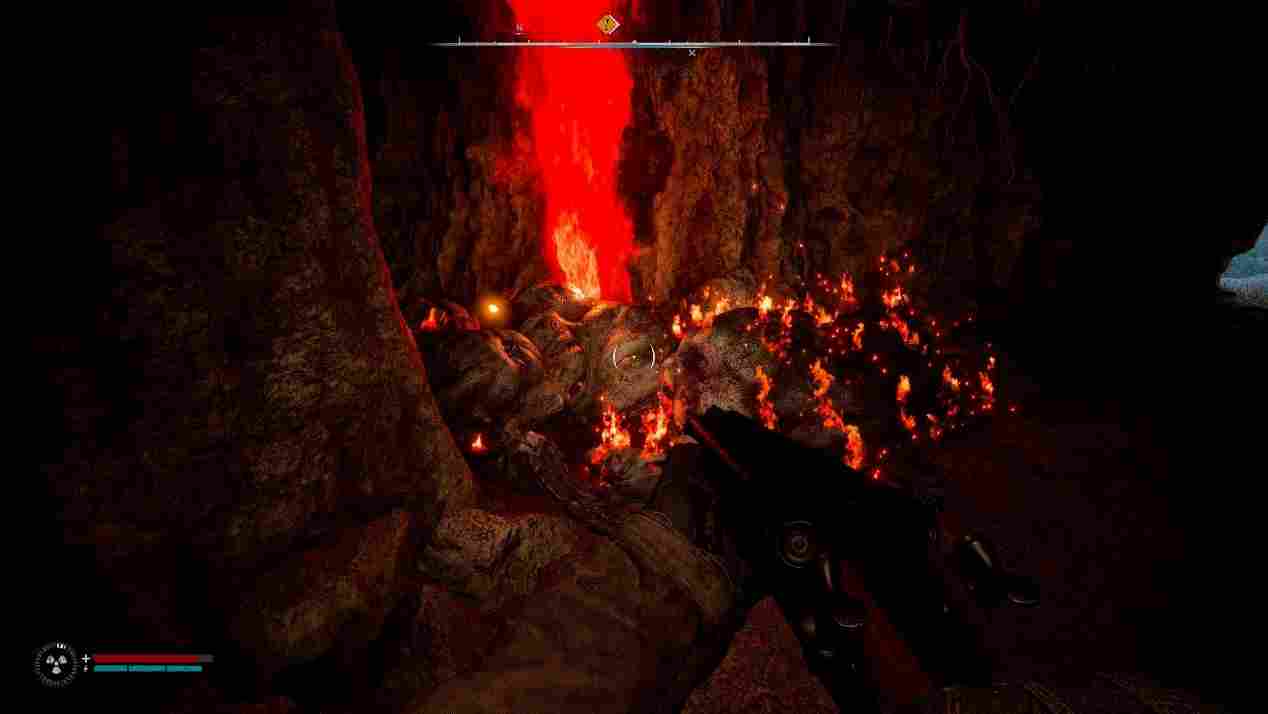Click the radiation gauge icon
Viewport: 1268px width, 714px height.
point(55,664)
